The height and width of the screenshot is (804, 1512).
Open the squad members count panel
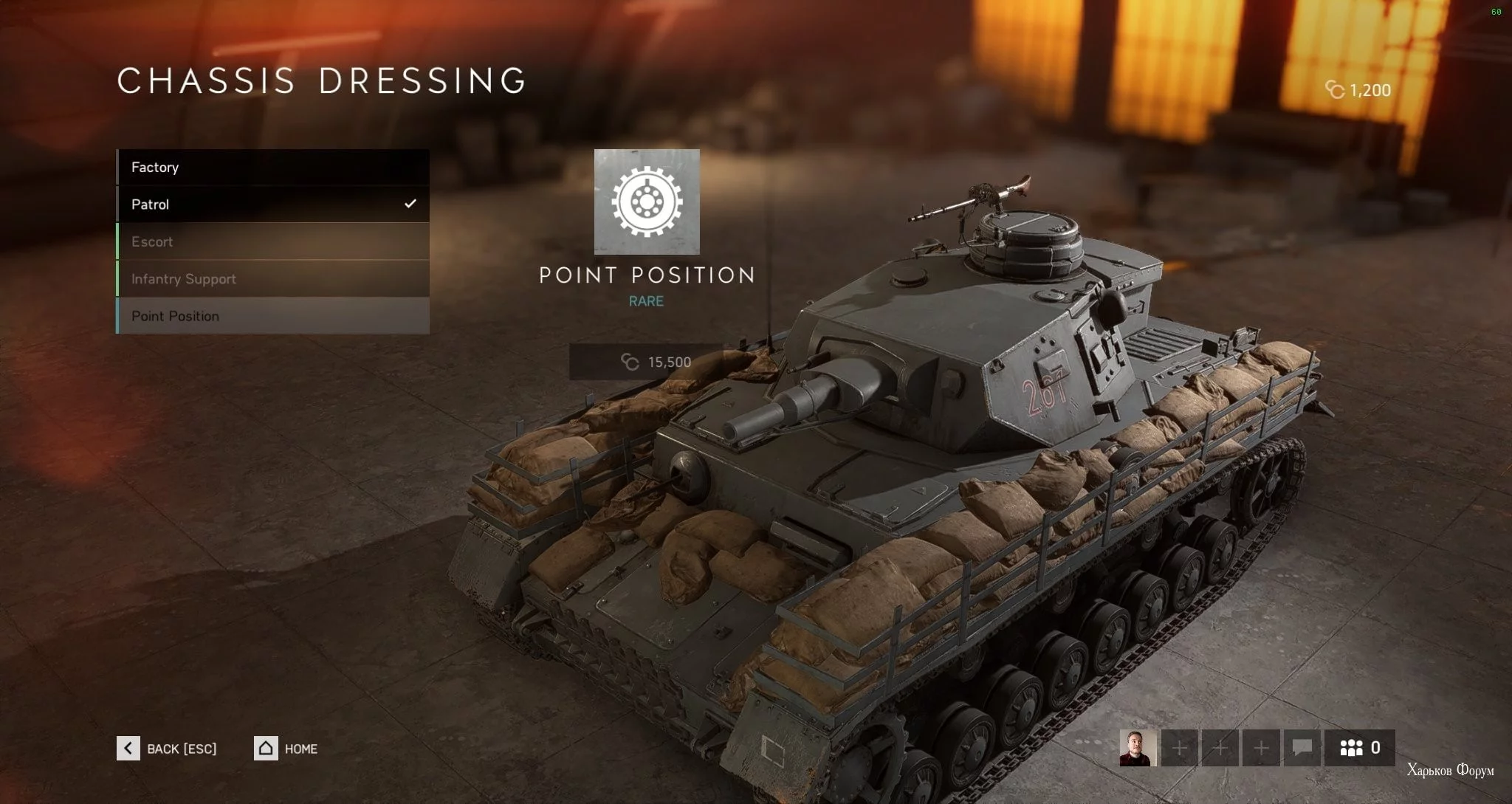1359,748
